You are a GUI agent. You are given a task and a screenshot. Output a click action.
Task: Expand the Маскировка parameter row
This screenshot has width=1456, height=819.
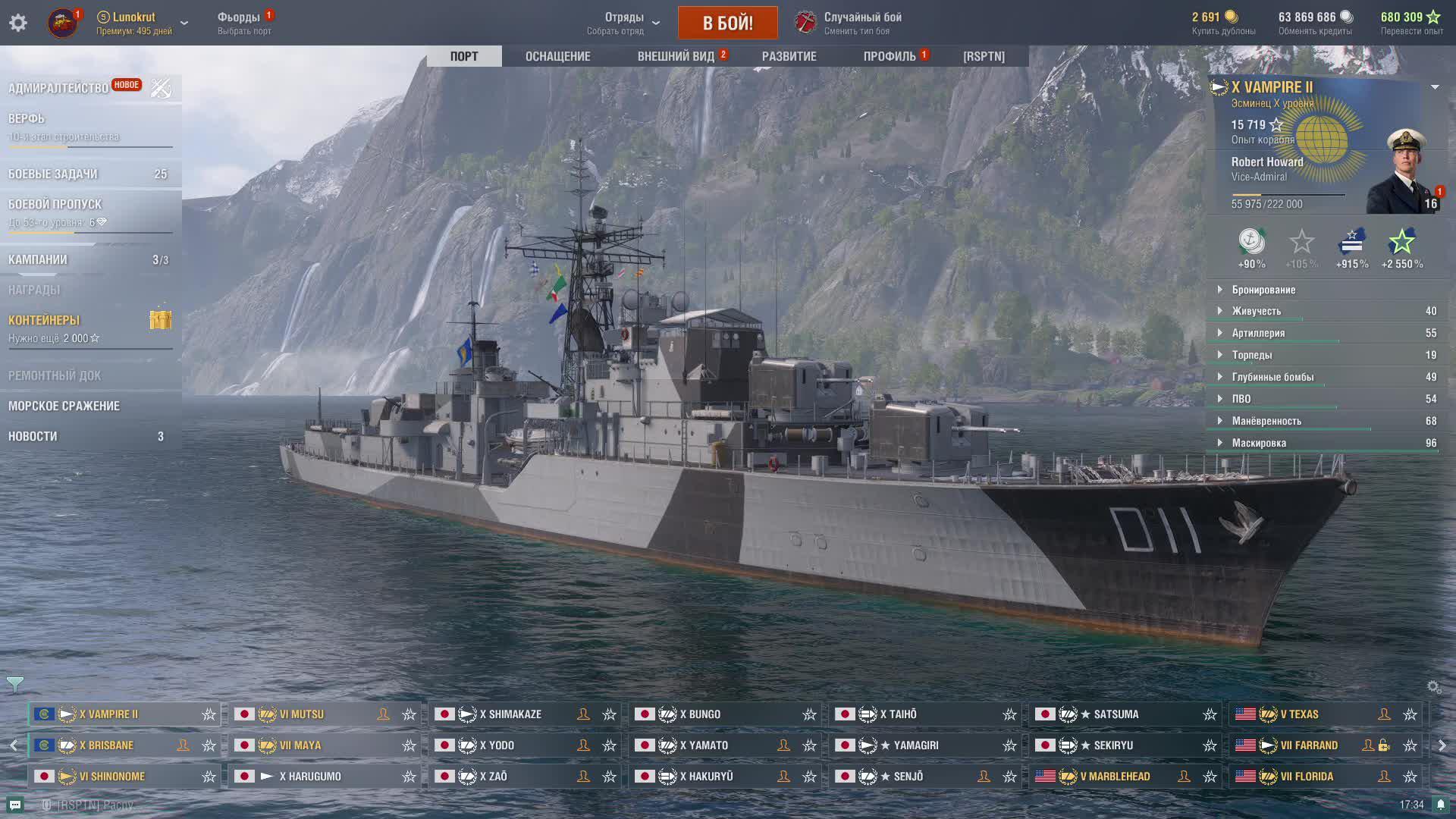(x=1259, y=443)
